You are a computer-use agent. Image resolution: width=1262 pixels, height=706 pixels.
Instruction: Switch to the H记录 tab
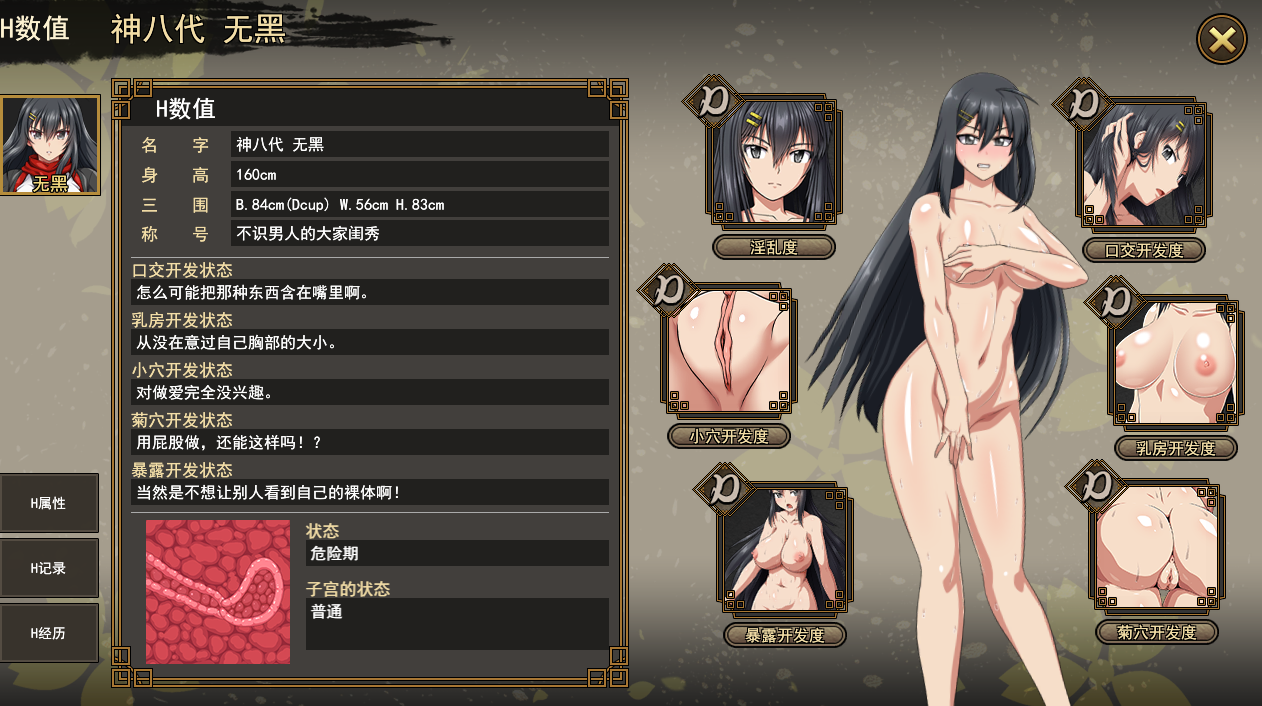coord(49,568)
